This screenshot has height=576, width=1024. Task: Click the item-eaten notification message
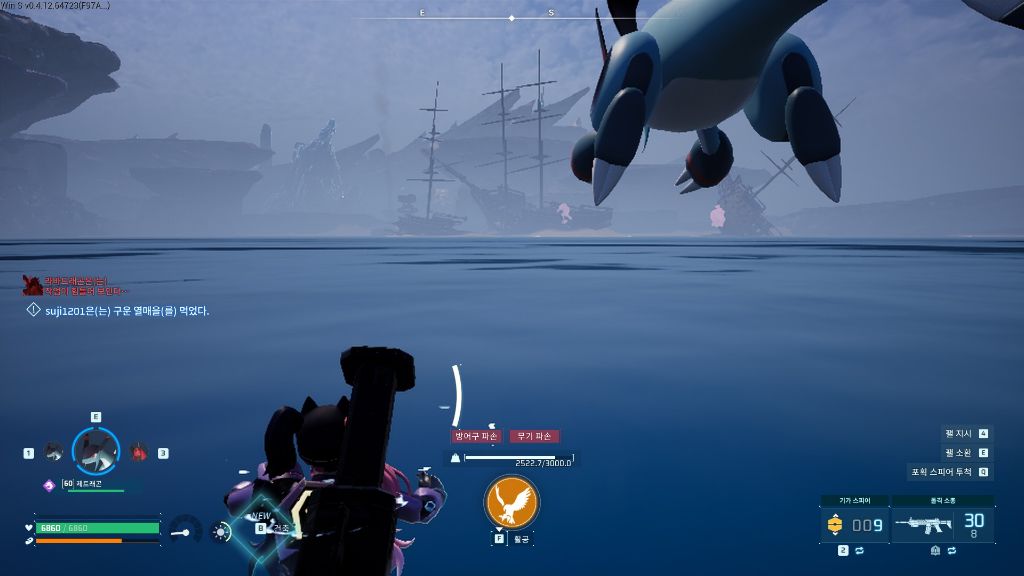[127, 311]
